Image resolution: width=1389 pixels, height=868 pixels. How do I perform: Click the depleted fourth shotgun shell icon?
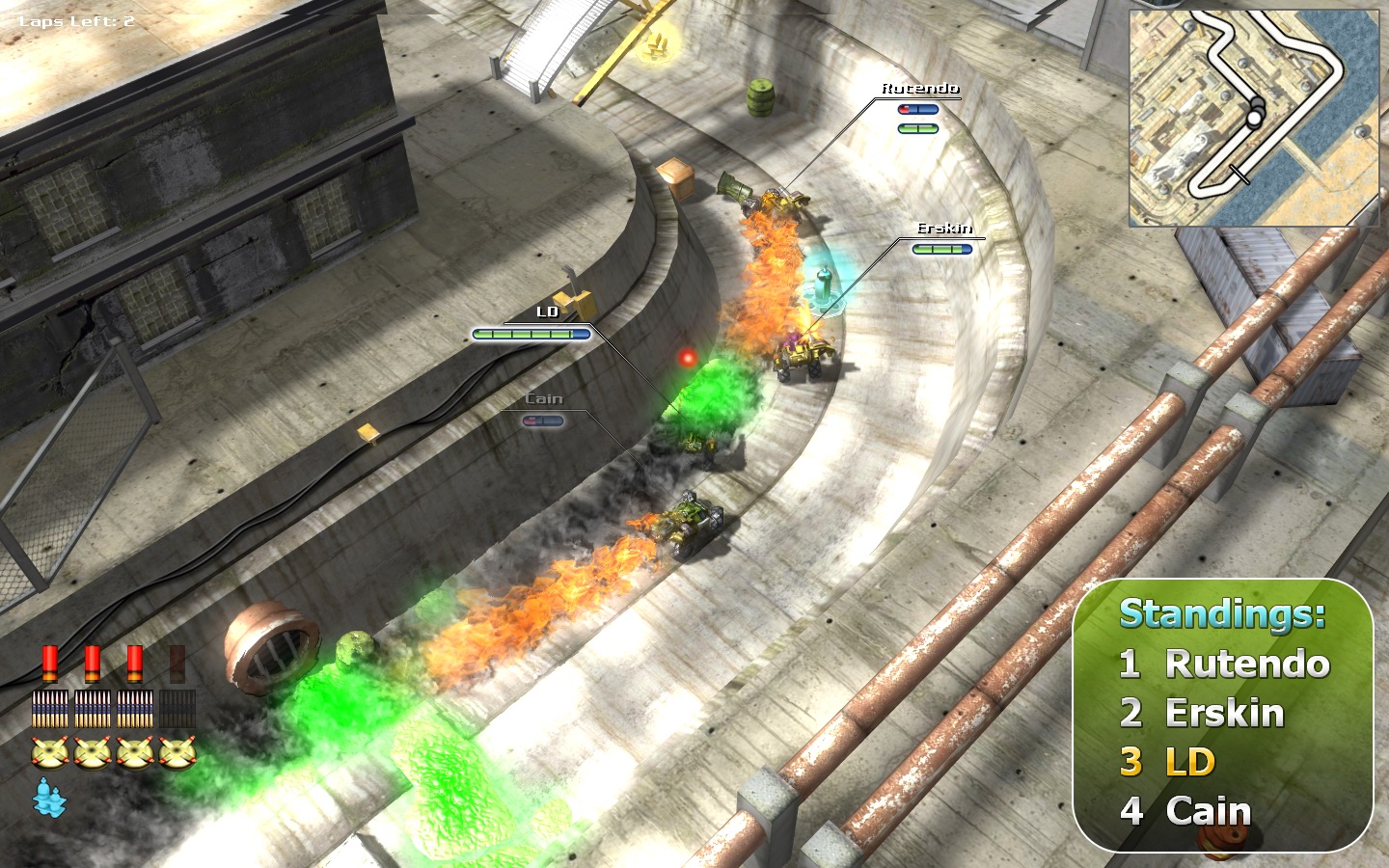point(177,664)
